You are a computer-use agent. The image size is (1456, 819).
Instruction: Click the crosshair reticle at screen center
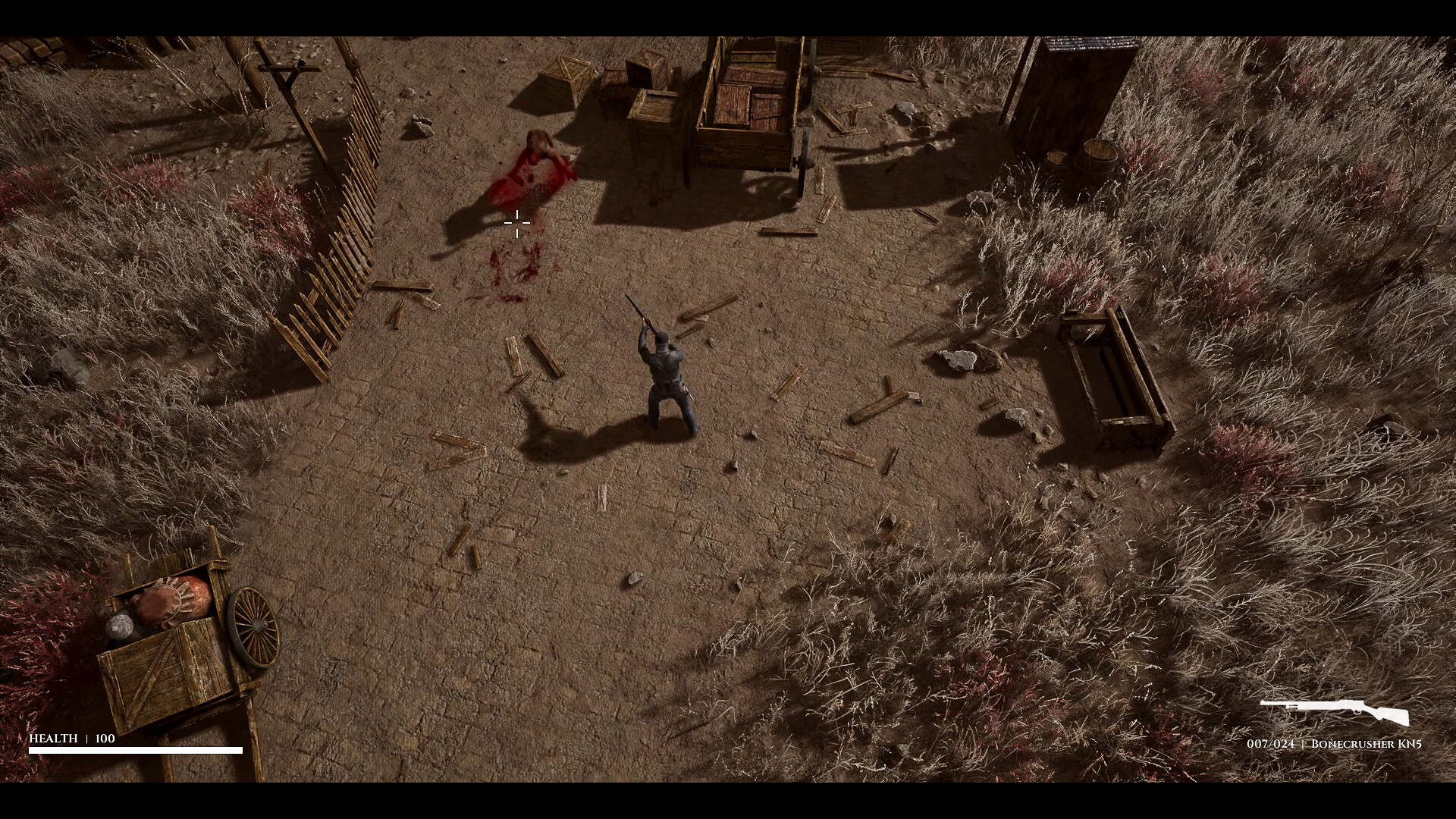516,224
